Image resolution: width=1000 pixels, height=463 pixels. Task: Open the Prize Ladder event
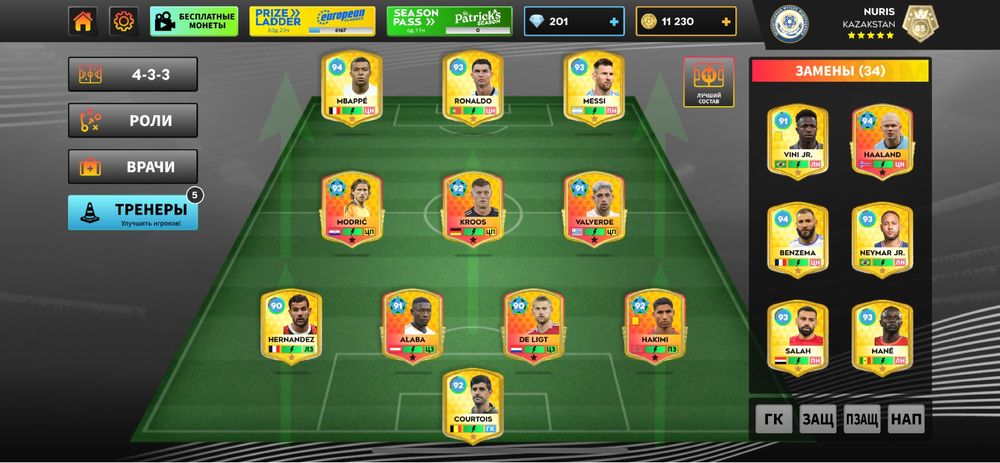tap(313, 21)
